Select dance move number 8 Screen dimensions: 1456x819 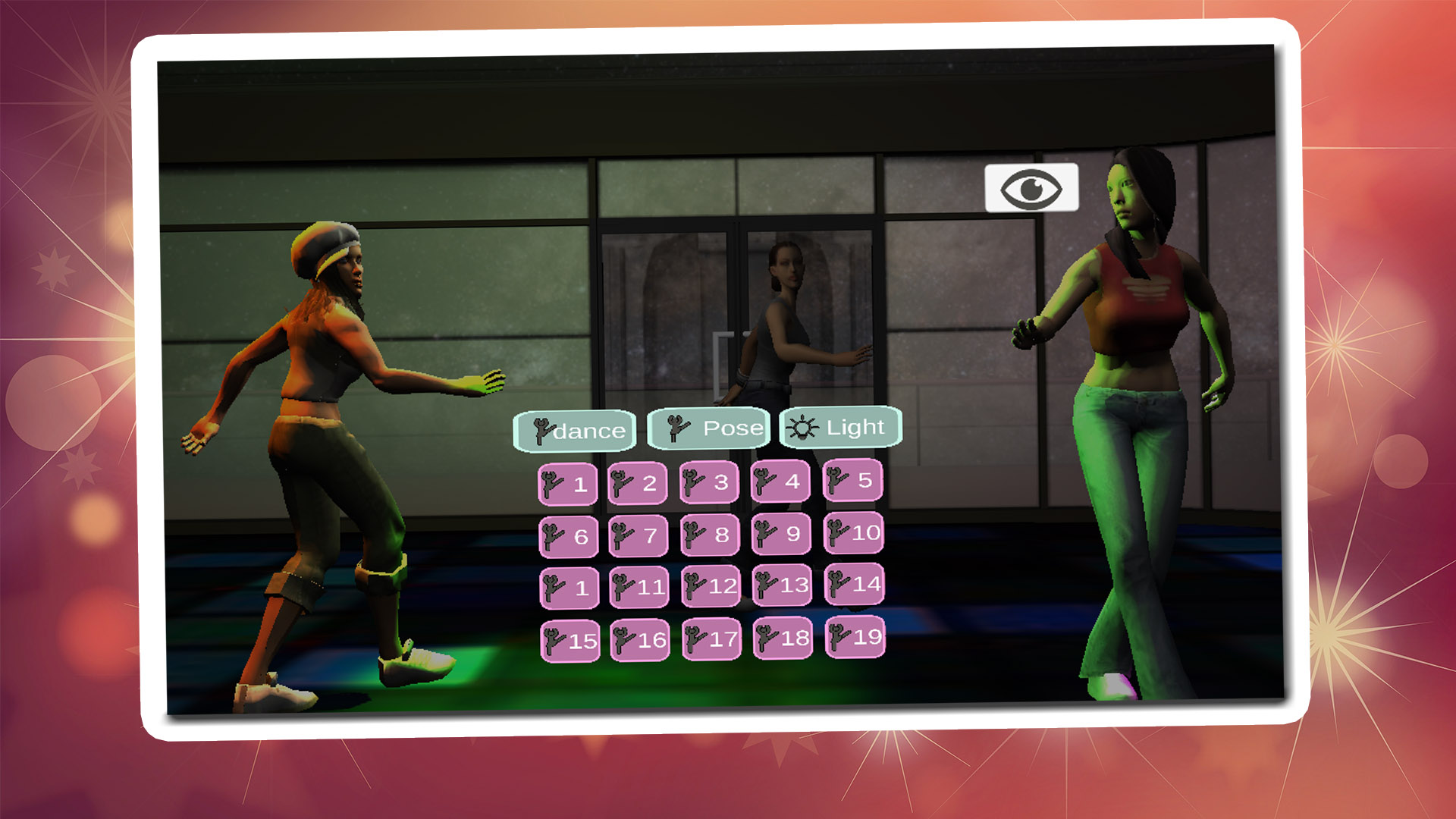click(x=711, y=534)
